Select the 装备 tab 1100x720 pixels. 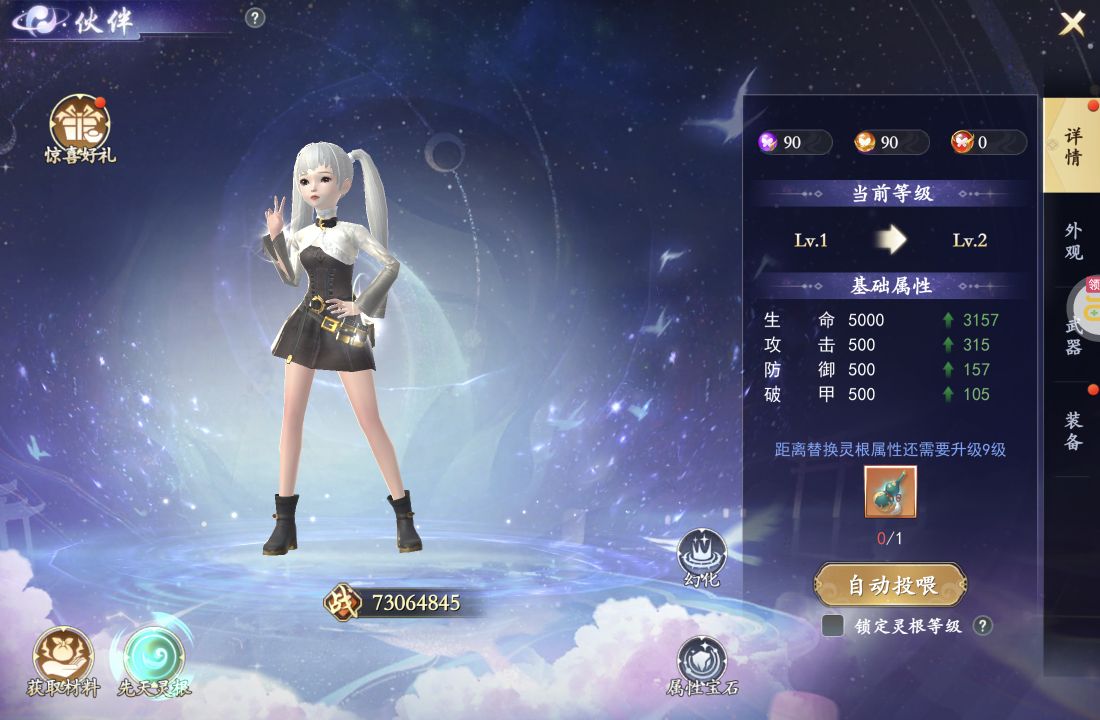(1073, 430)
